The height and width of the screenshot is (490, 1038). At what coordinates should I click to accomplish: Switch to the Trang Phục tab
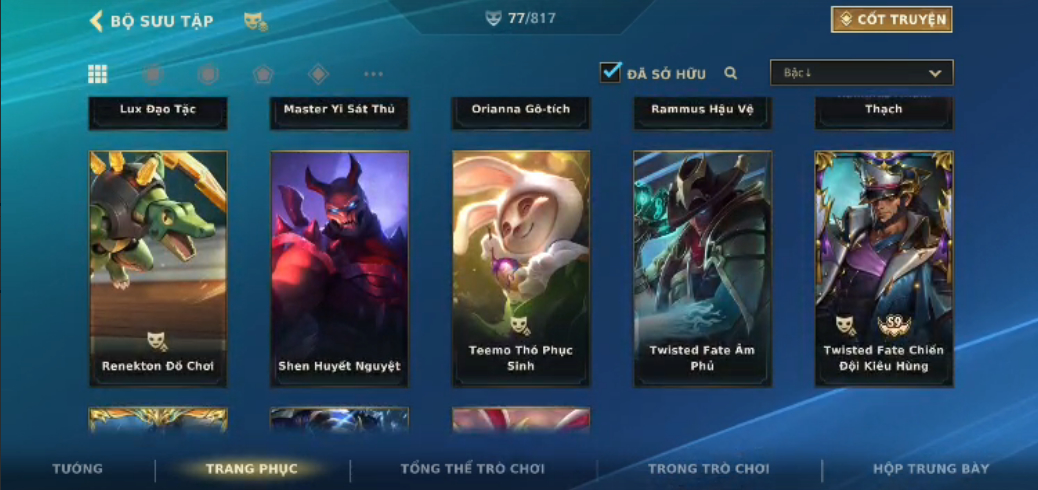click(x=252, y=469)
